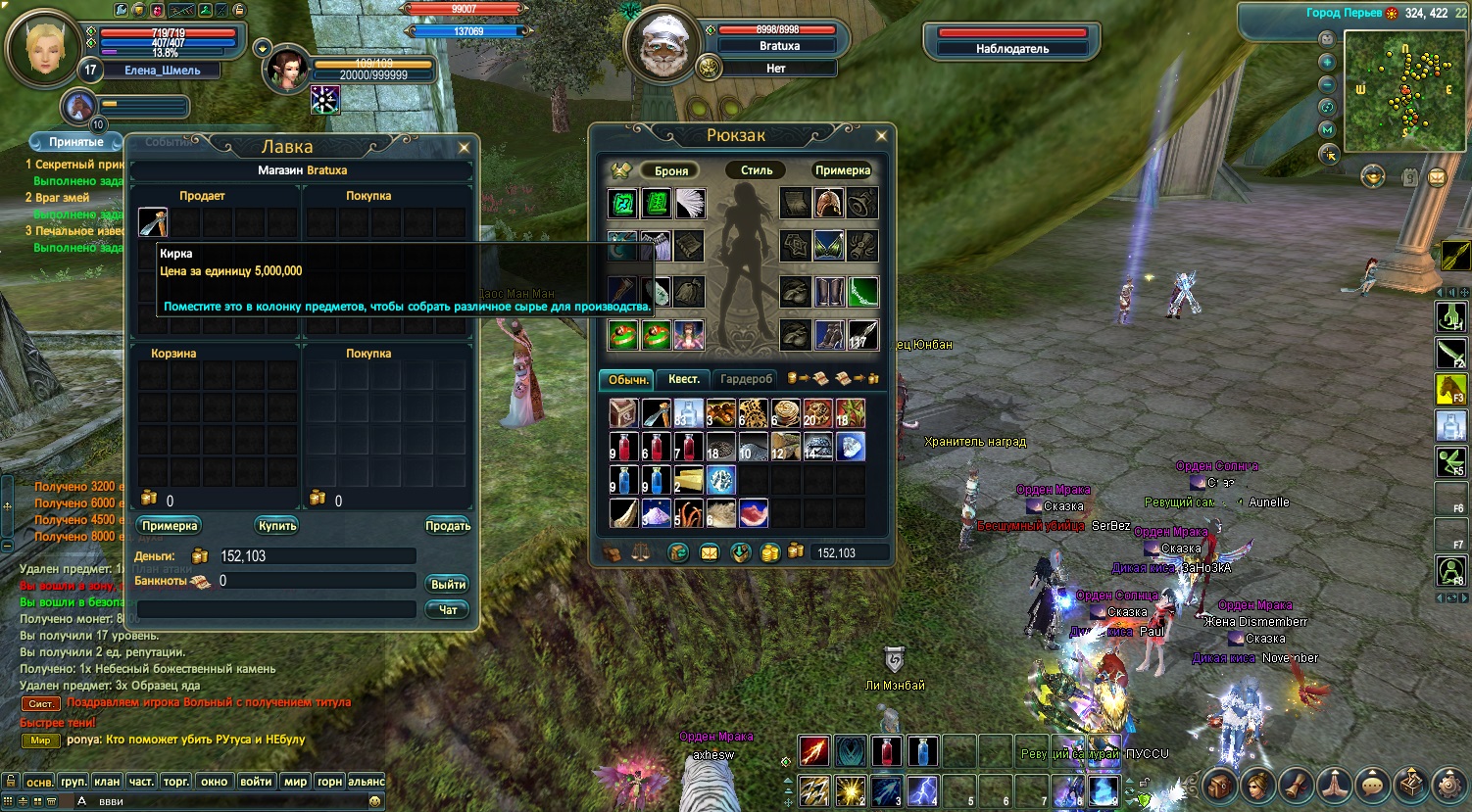The height and width of the screenshot is (812, 1472).
Task: Open the Примерка fitting in shop
Action: [x=170, y=526]
